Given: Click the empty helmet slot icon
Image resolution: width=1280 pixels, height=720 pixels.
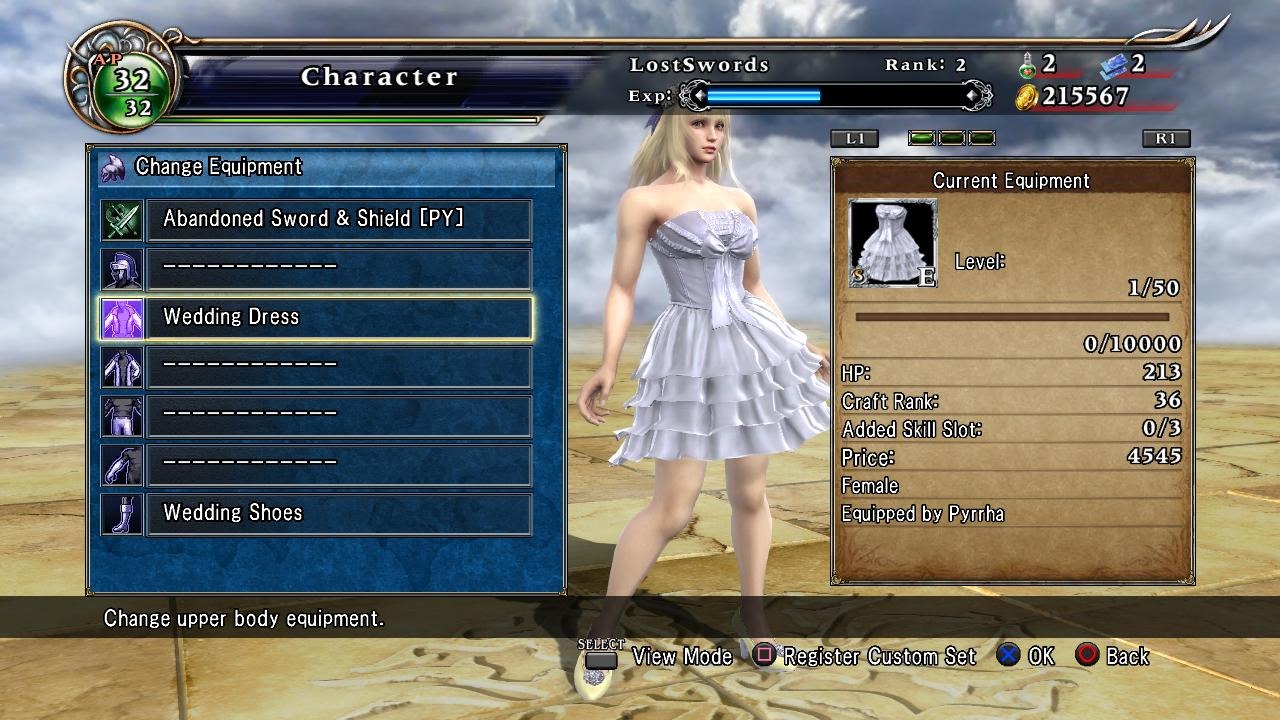Looking at the screenshot, I should (122, 269).
